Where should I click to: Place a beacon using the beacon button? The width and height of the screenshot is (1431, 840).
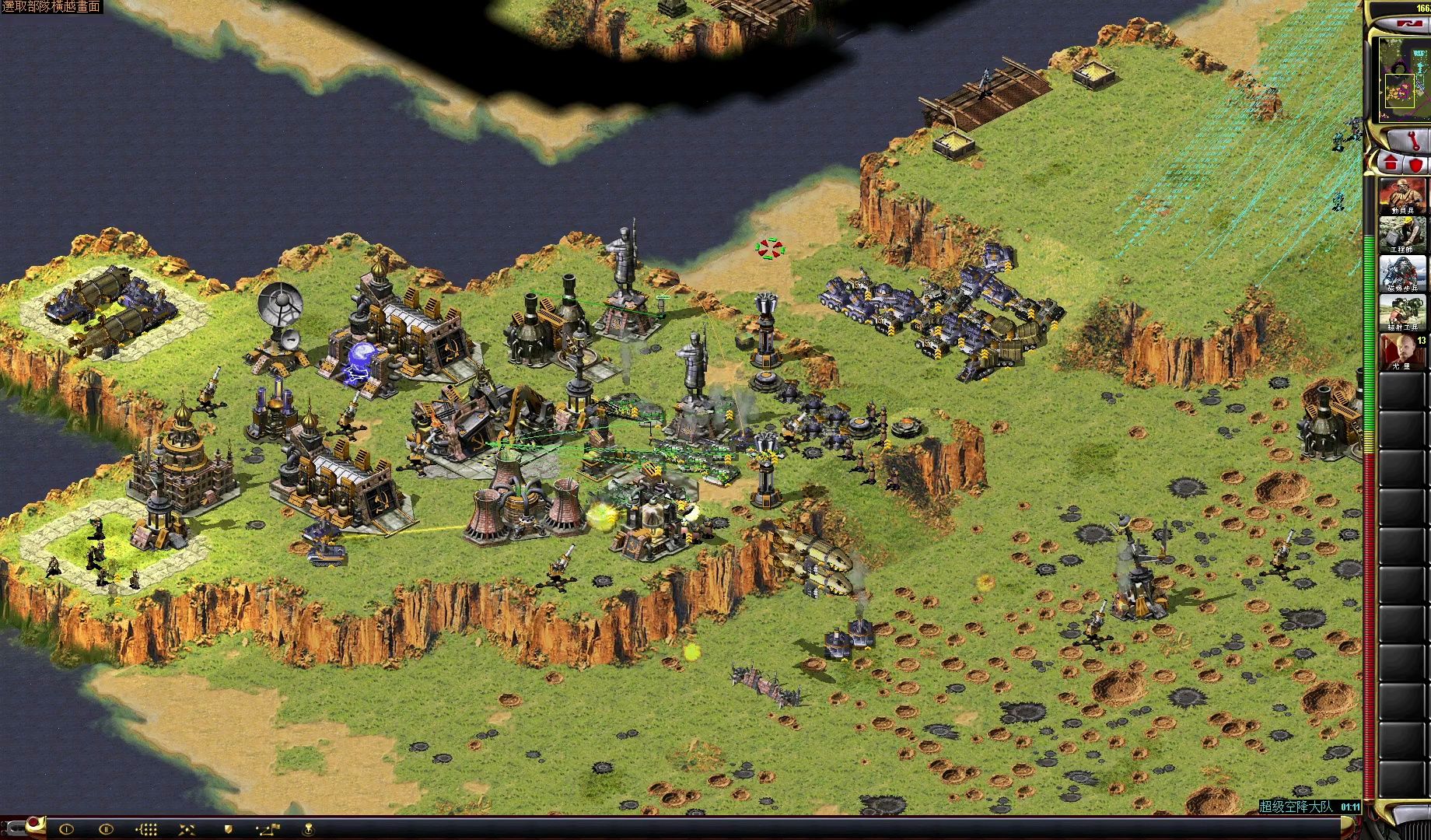coord(309,829)
